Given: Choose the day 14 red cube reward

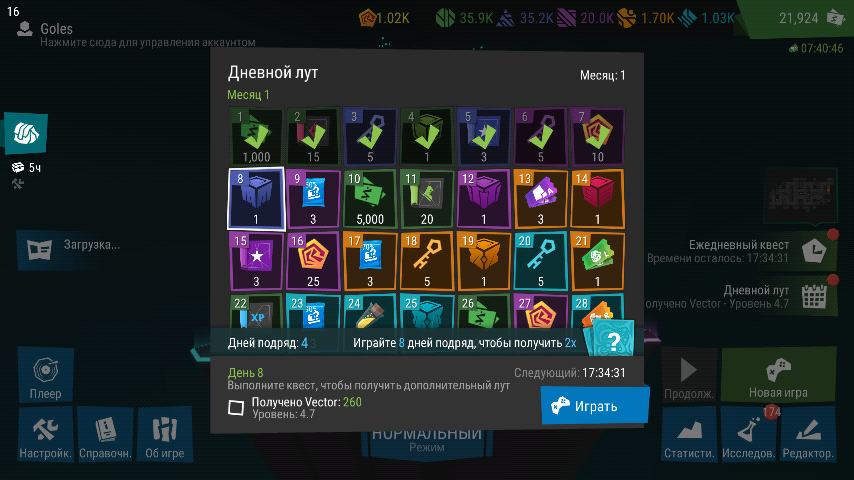Looking at the screenshot, I should coord(598,199).
